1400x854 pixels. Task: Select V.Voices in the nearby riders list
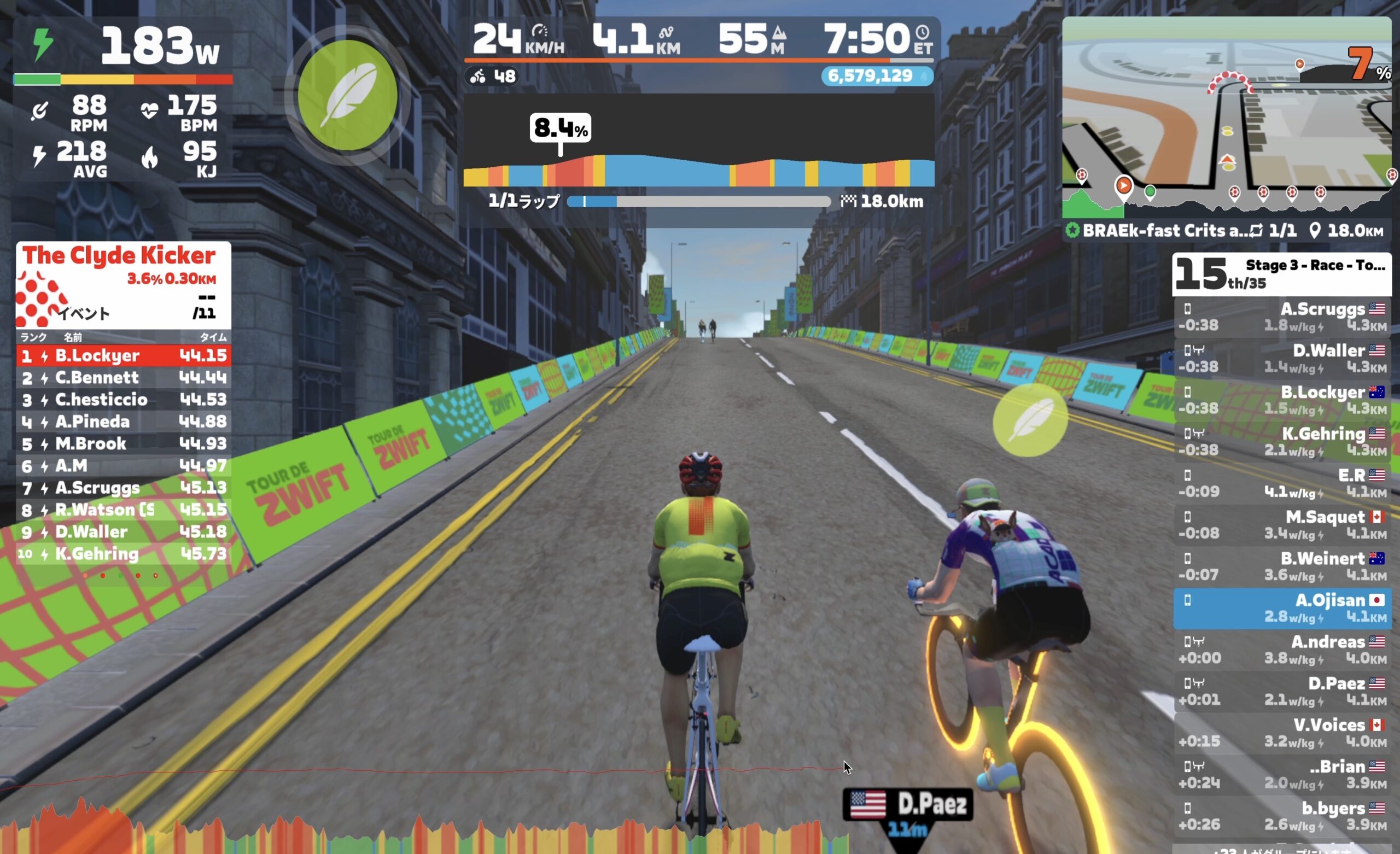[1282, 733]
